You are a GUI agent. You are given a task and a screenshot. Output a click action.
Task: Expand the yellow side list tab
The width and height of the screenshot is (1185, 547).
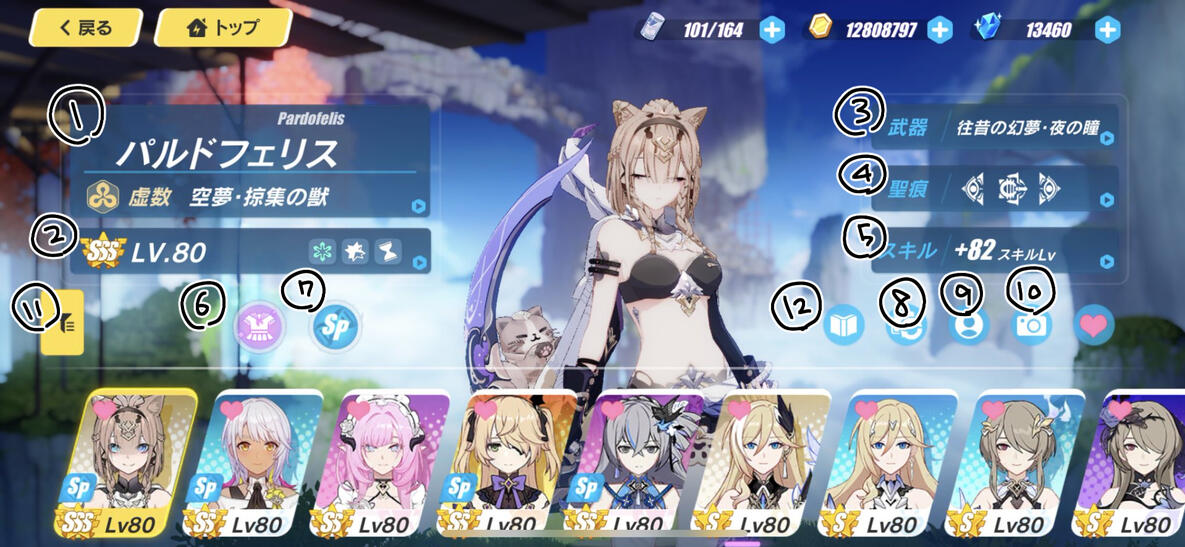(62, 323)
